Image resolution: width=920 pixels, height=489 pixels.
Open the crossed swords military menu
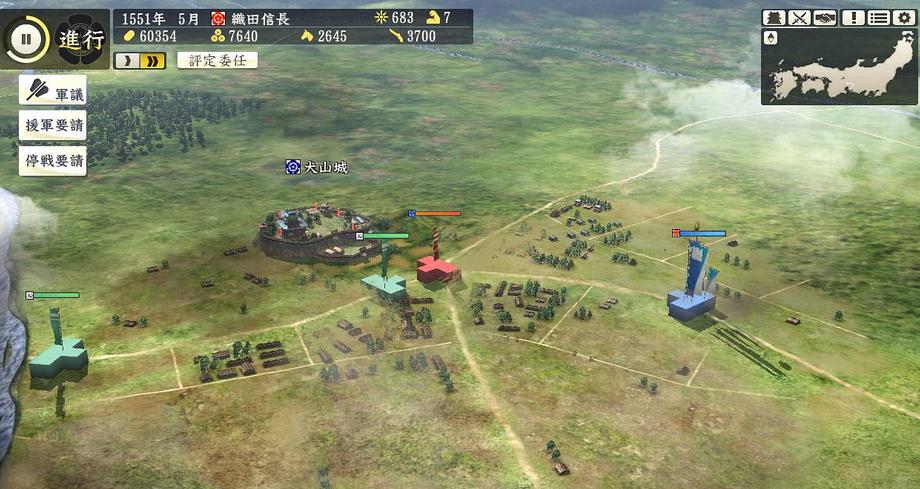tap(799, 18)
